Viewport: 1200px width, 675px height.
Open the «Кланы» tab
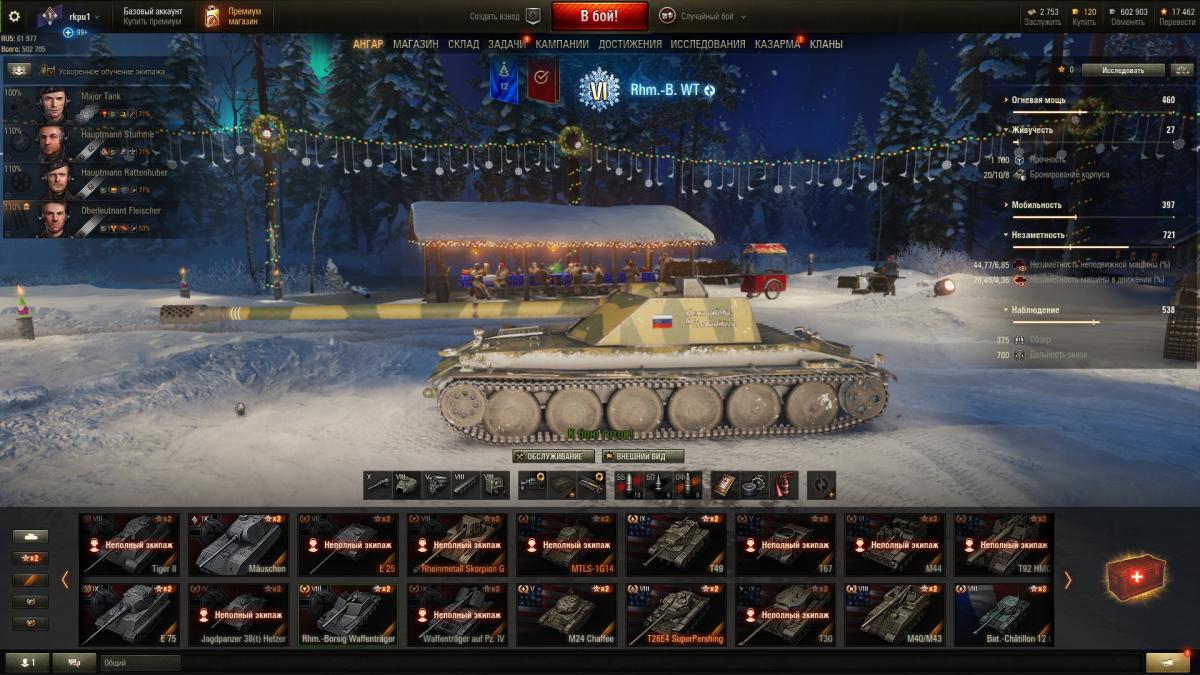click(x=826, y=44)
